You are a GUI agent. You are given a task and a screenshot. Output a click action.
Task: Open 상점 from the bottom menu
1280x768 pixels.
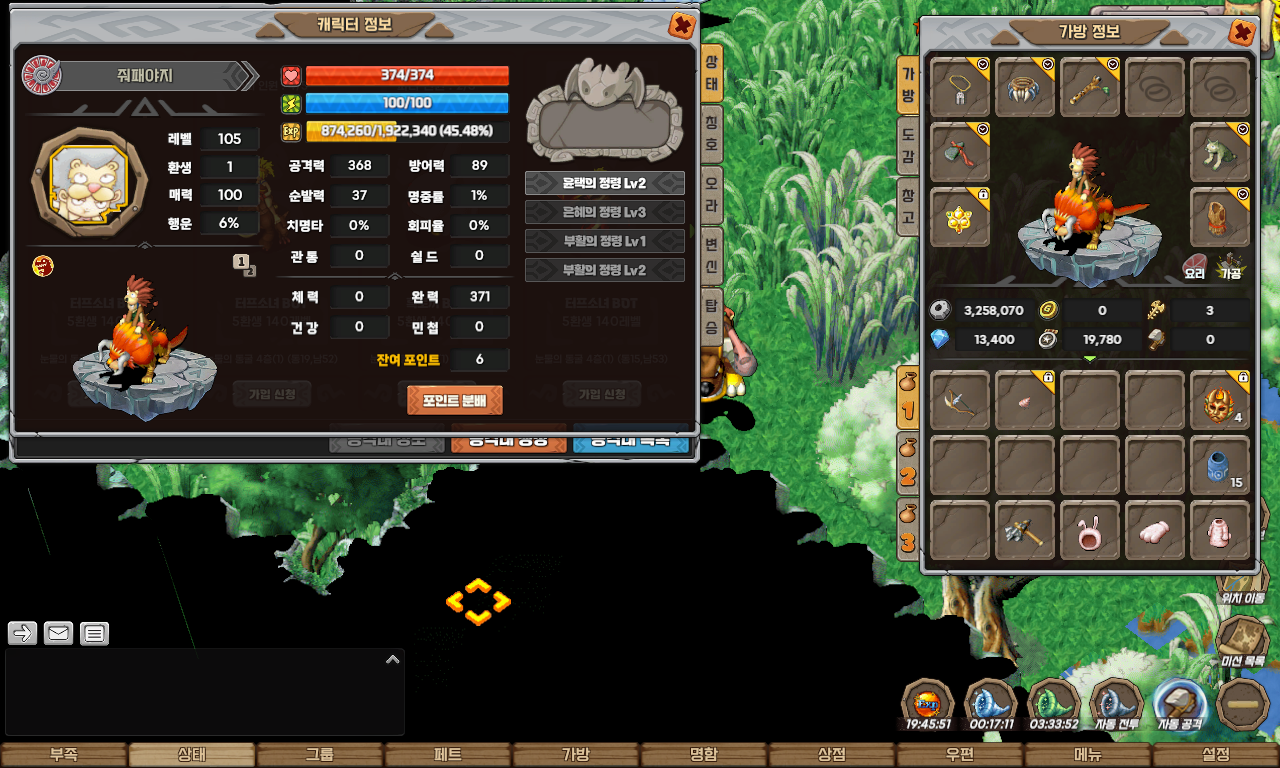coord(832,755)
